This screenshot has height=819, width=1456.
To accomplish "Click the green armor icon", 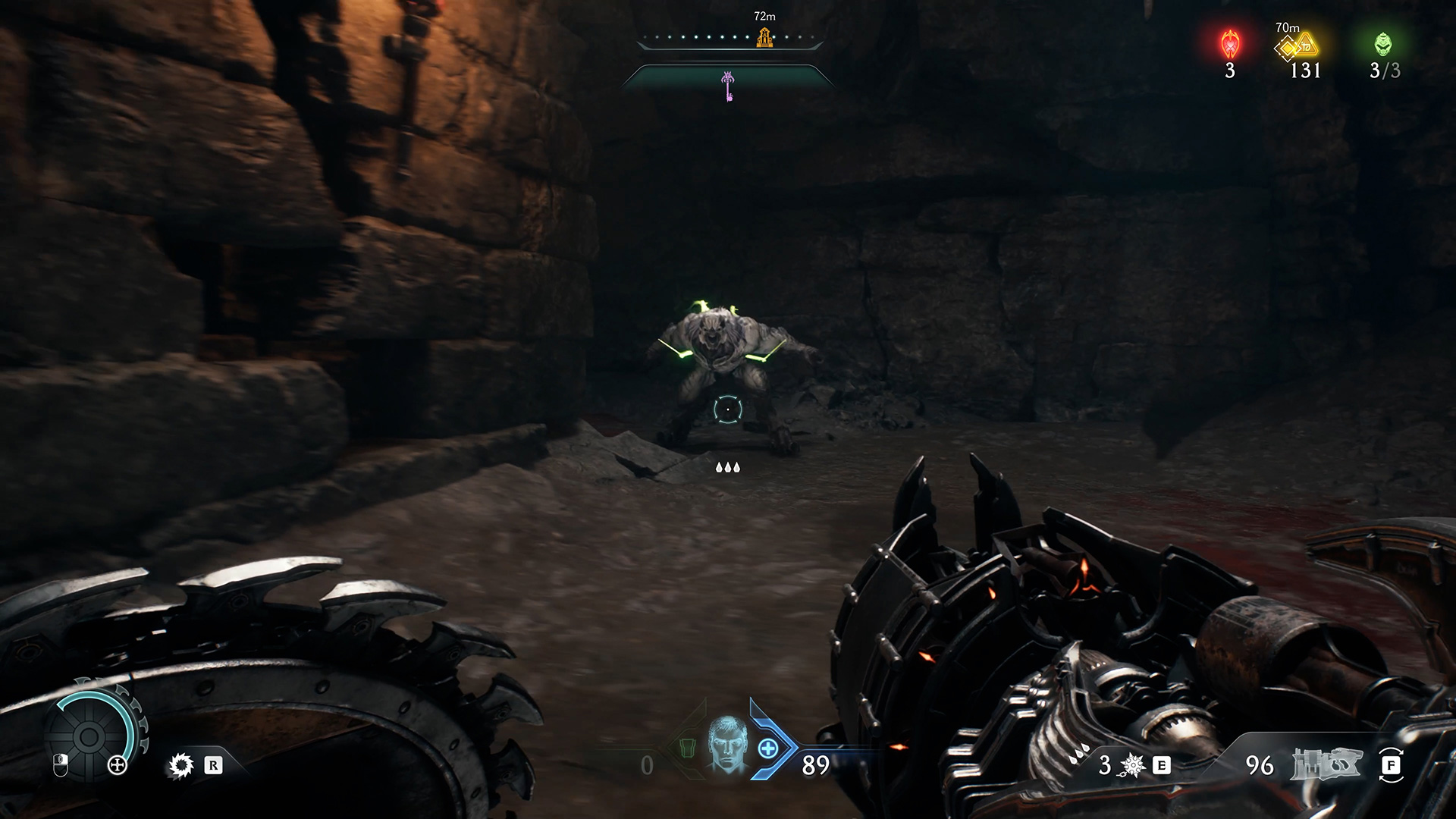I will (684, 748).
